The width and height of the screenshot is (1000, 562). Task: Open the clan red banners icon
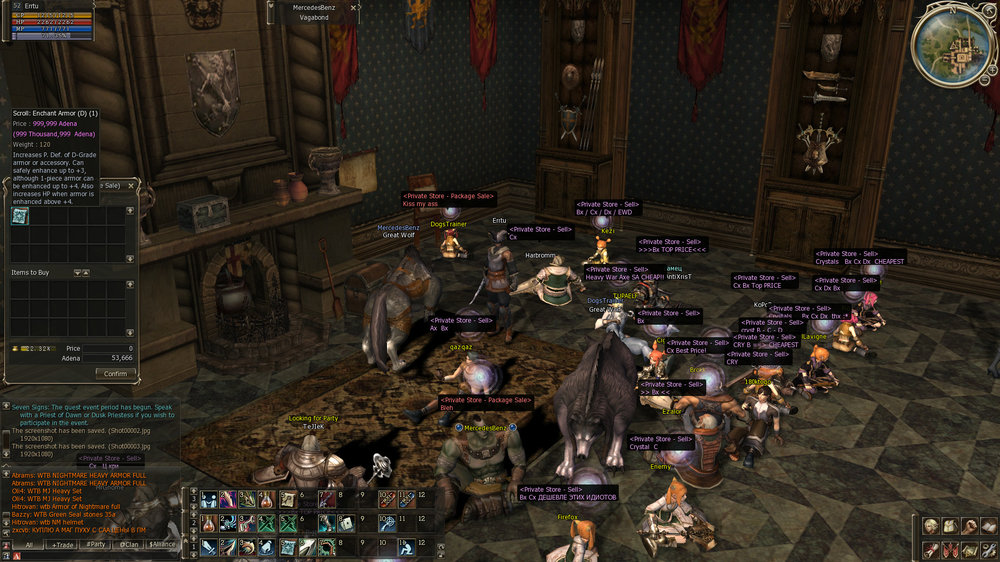tap(949, 548)
